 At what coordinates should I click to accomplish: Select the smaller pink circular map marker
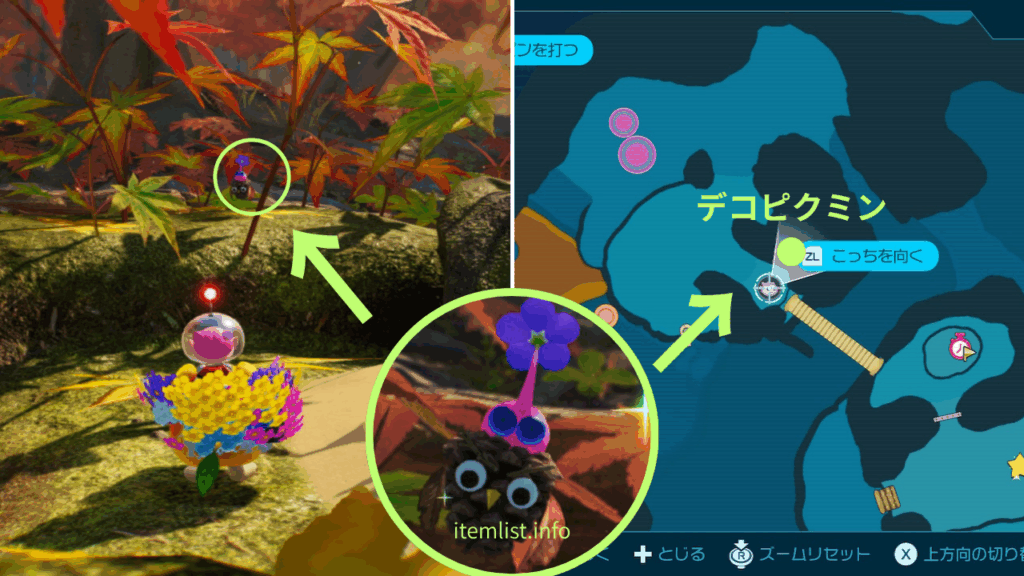(x=623, y=123)
